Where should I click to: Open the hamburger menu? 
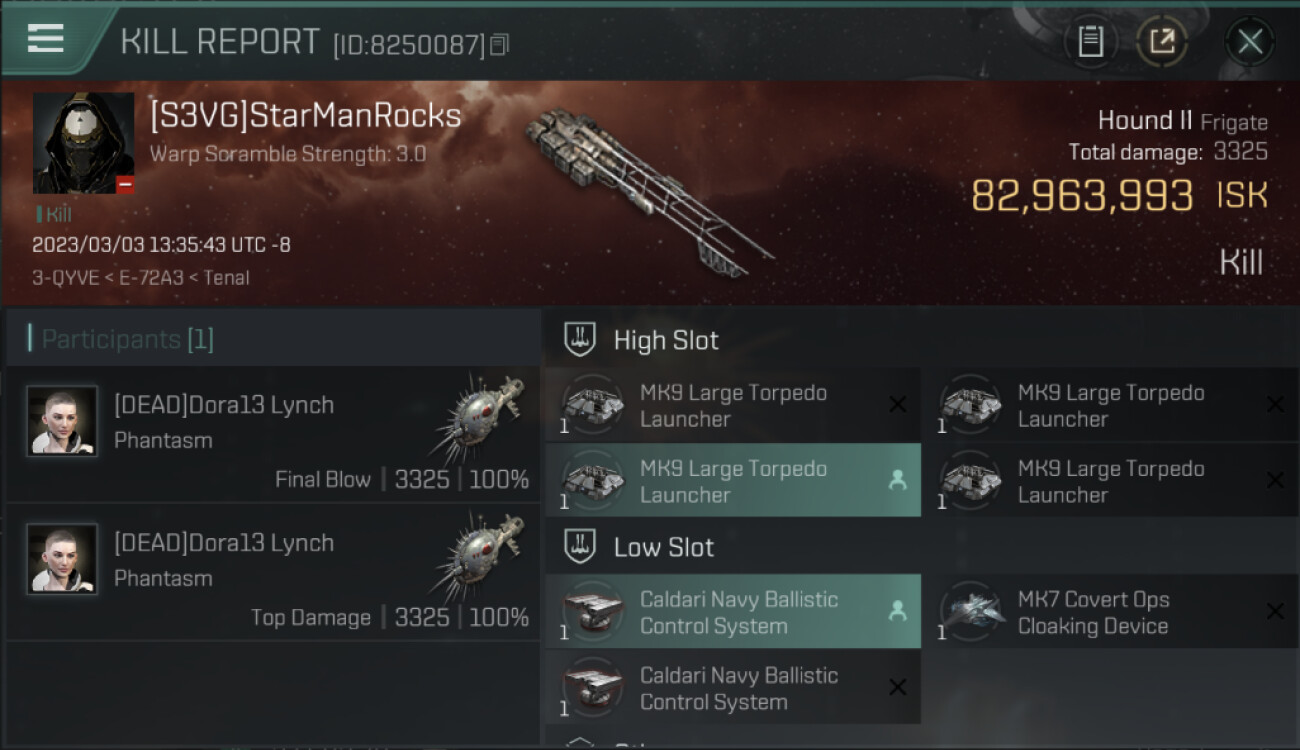click(x=46, y=39)
